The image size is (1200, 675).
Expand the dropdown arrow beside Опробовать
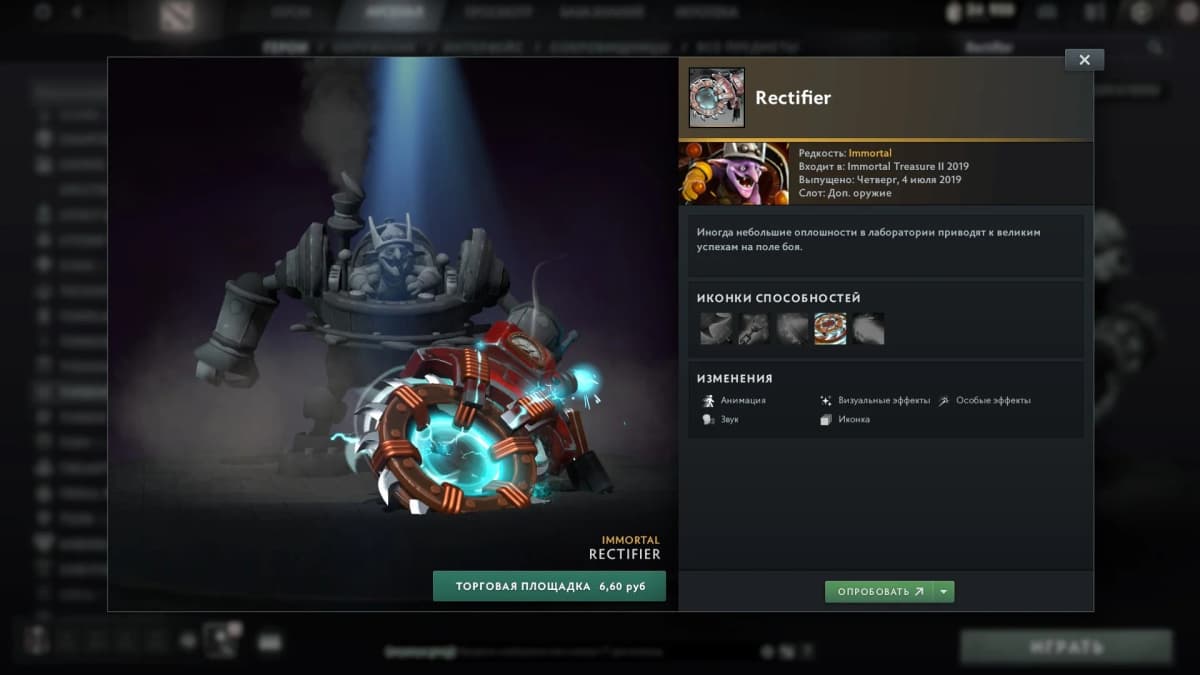tap(944, 592)
